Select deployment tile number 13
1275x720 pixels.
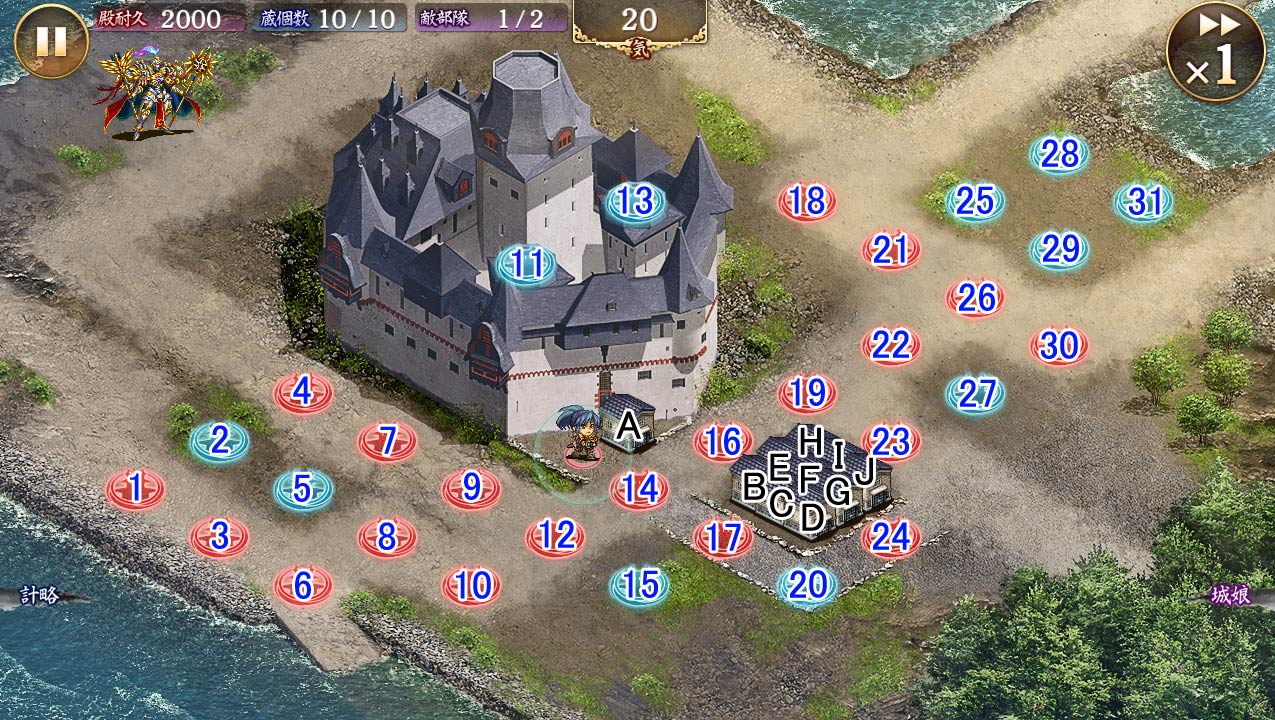(x=634, y=202)
